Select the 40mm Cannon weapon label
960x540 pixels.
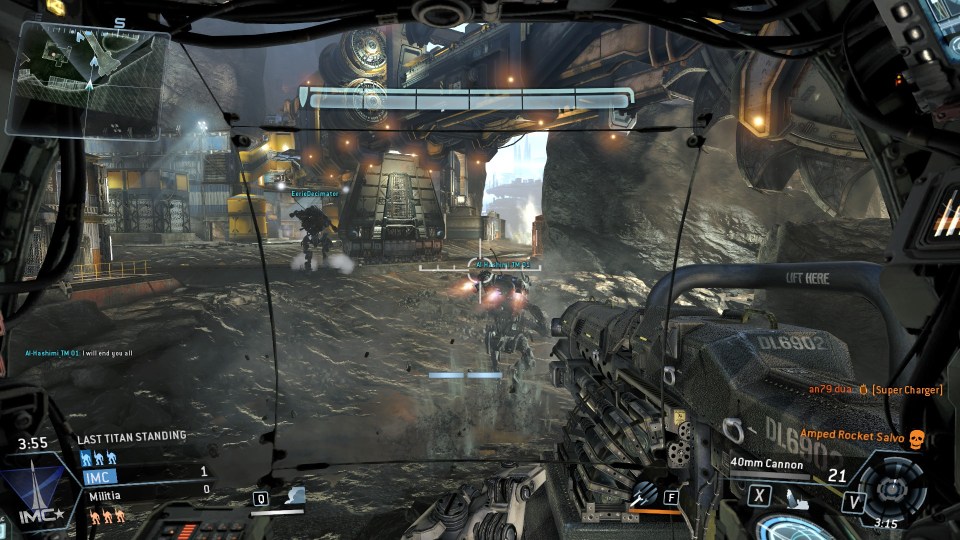coord(768,463)
